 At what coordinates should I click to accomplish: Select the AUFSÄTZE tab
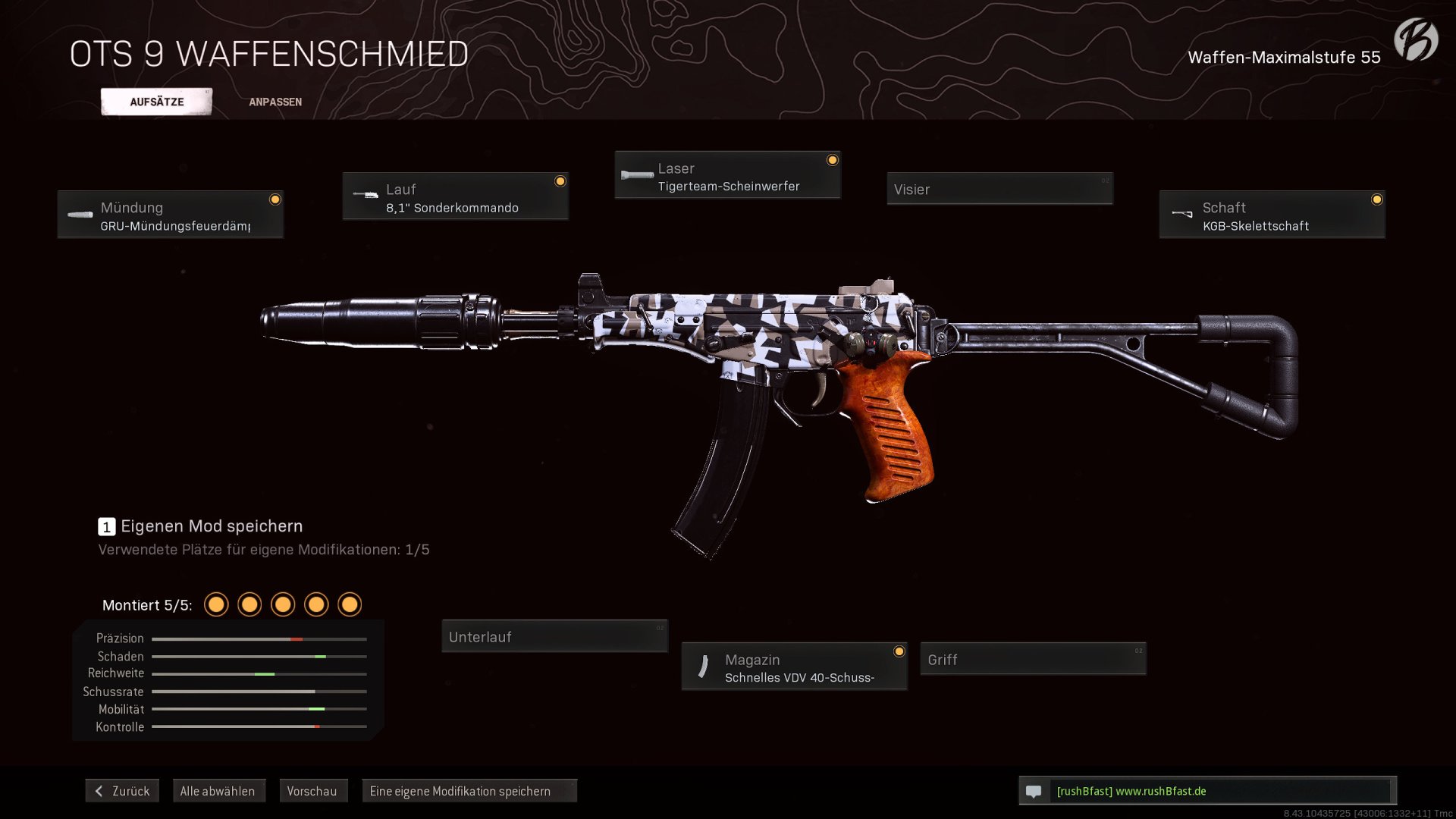157,101
